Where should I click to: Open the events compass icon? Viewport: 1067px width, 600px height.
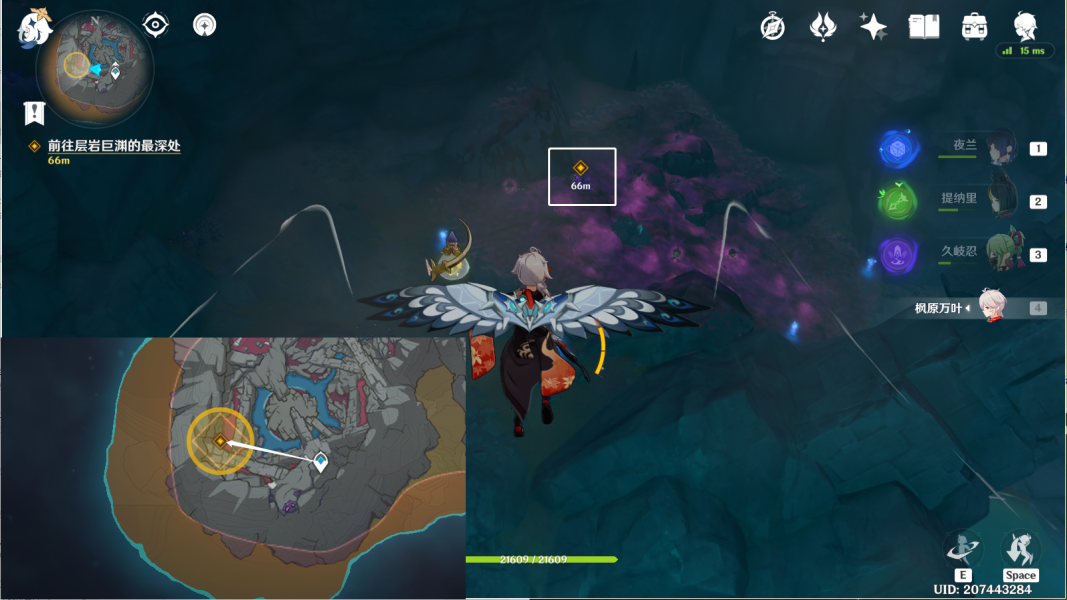point(772,27)
